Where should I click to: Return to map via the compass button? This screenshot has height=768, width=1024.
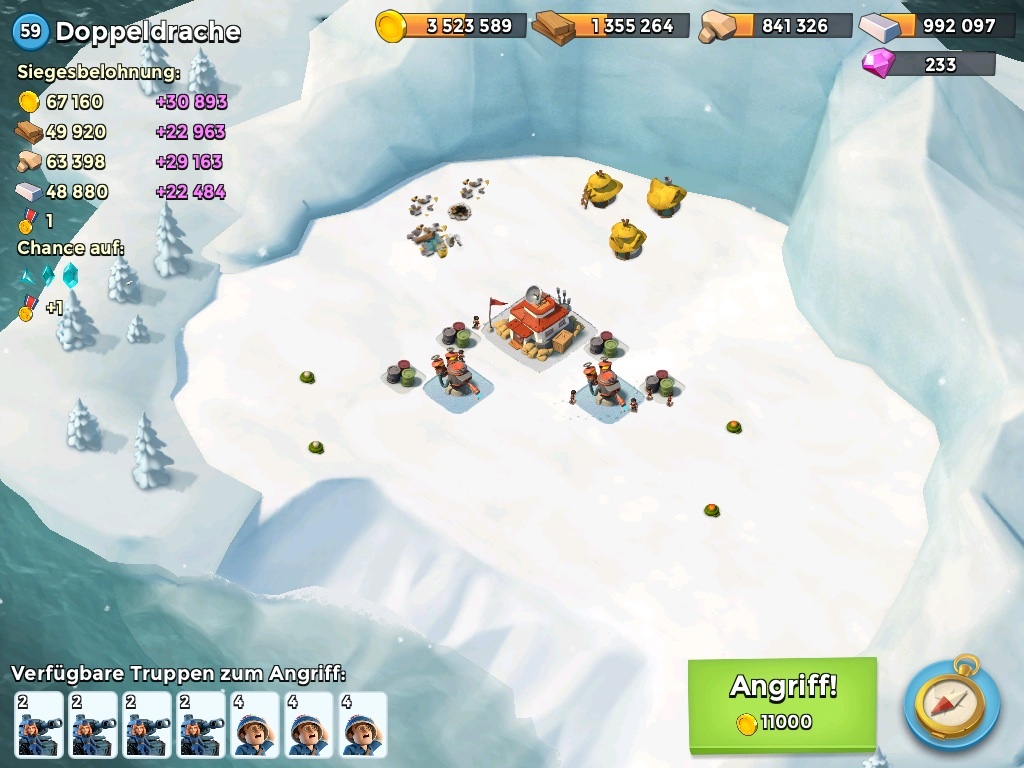[x=951, y=703]
